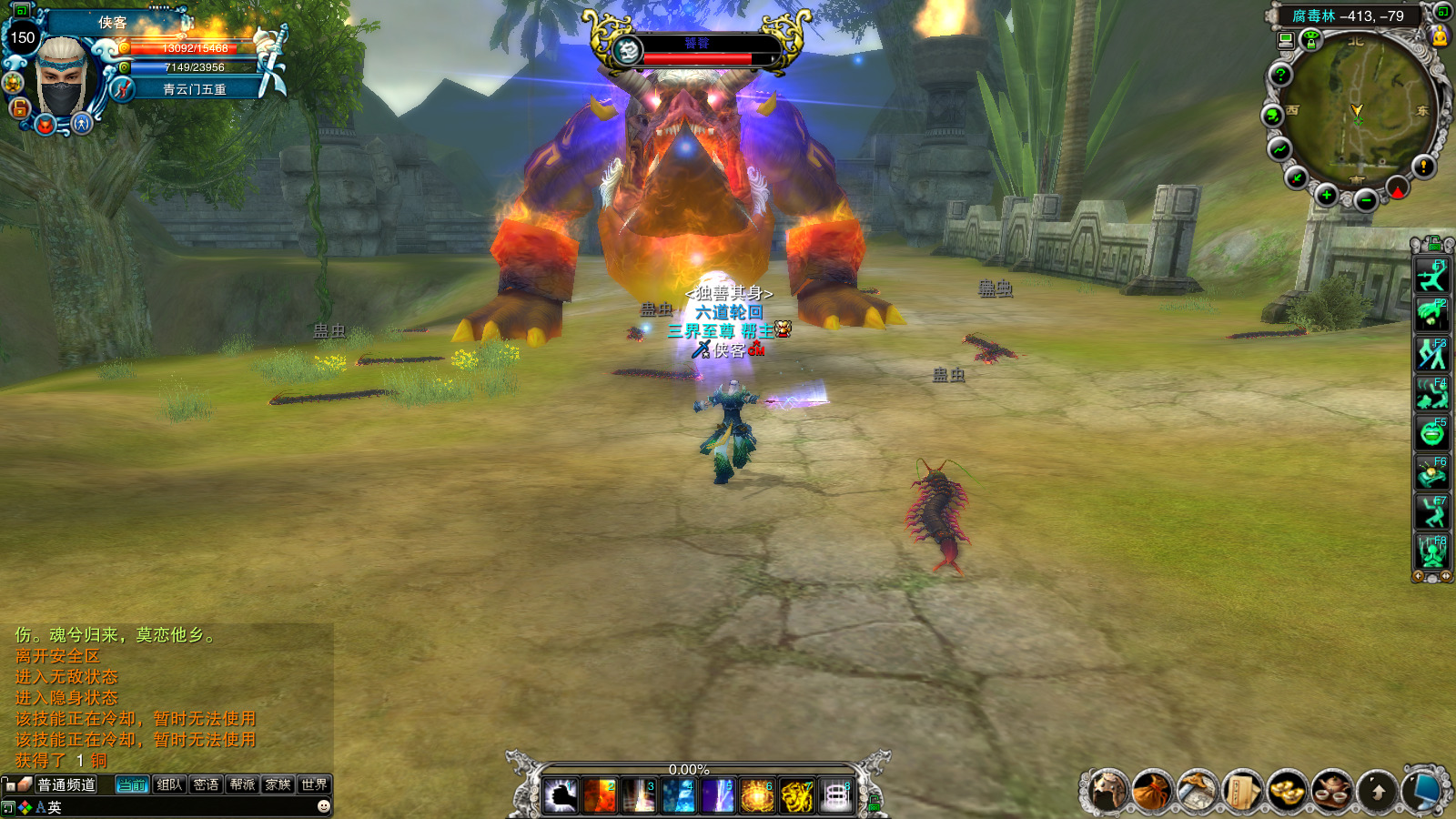Click the minimap question mark help button

(x=1280, y=75)
